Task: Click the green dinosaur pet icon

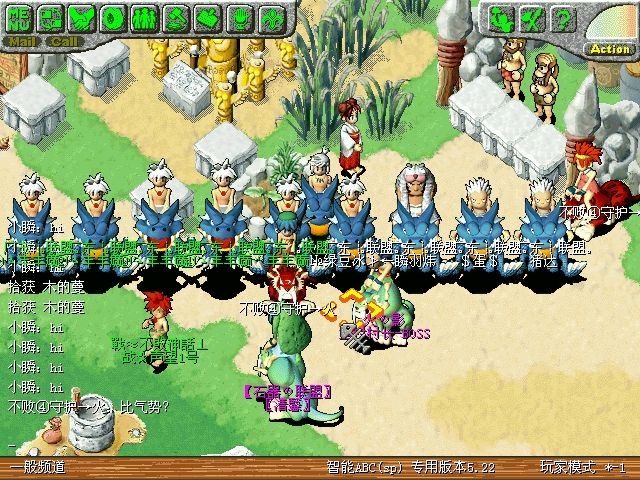Action: 501,17
